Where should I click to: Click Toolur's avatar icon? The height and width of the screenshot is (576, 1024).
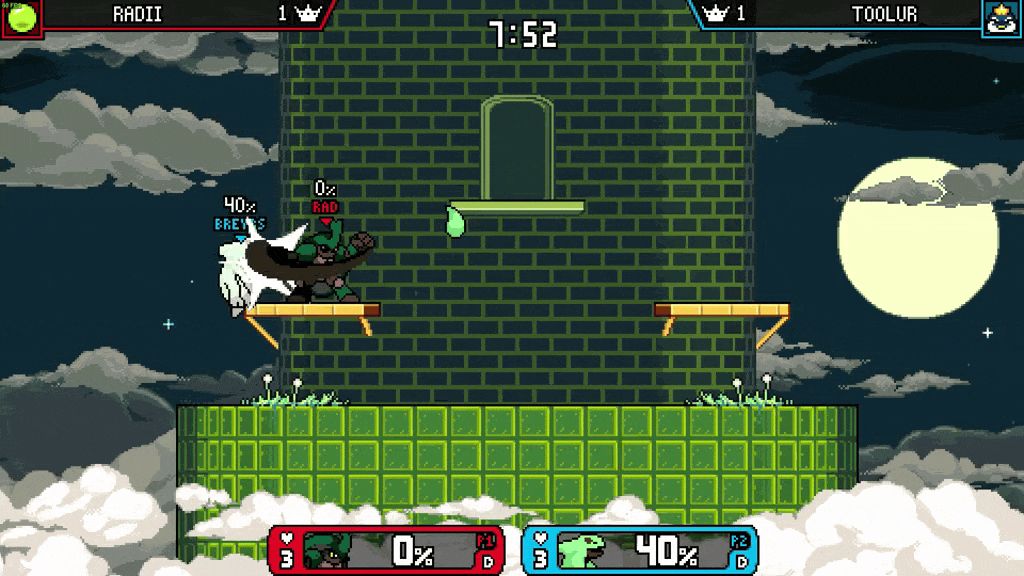point(1001,18)
